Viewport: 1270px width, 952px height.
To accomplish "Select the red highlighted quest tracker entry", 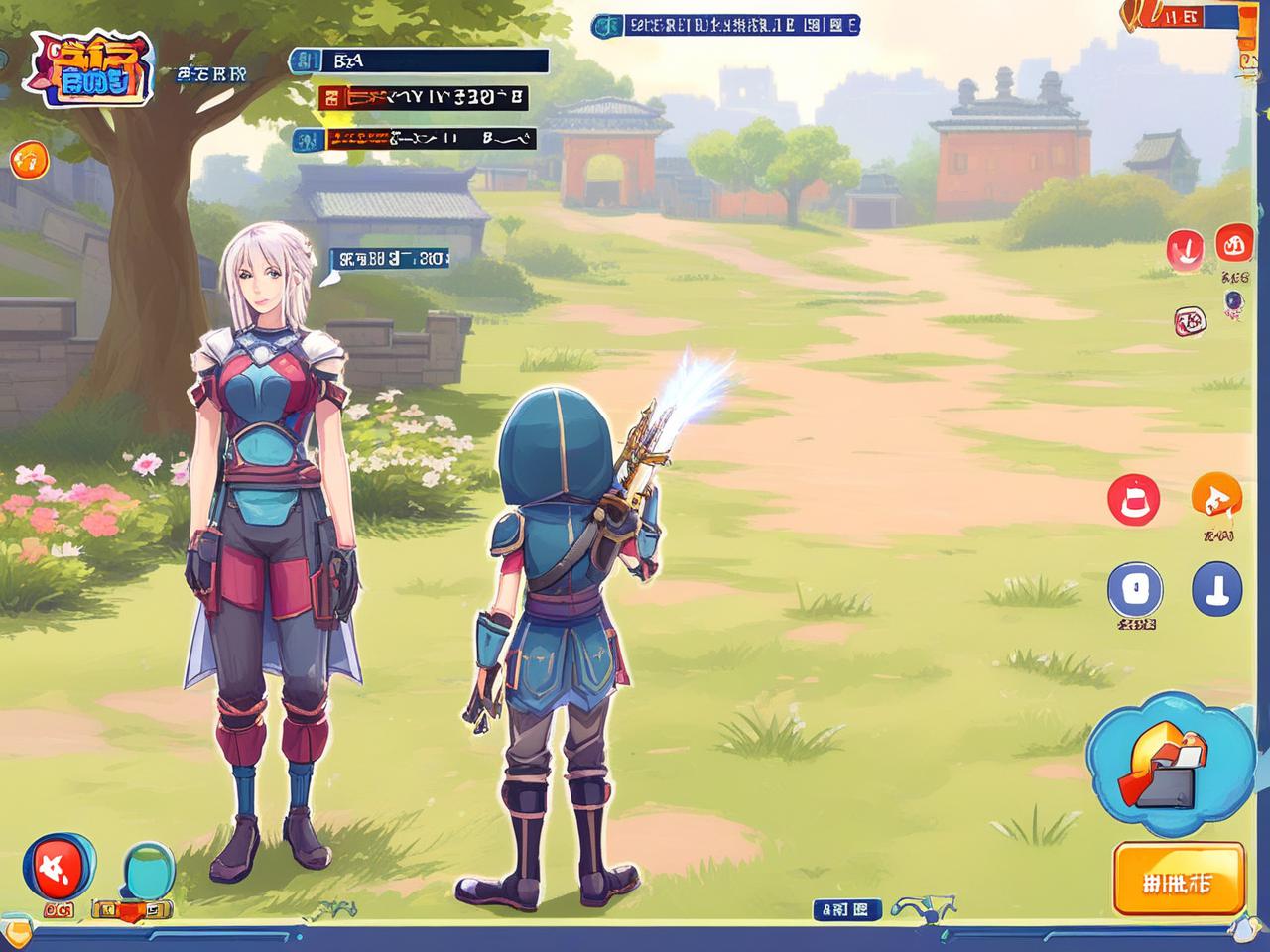I will 423,98.
